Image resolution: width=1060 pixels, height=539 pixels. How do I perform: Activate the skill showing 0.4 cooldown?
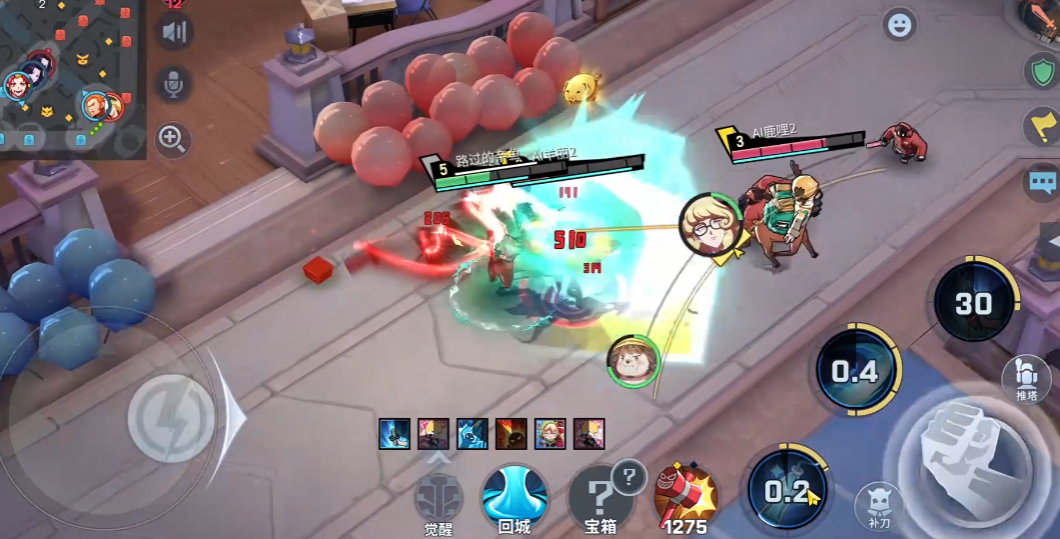855,372
